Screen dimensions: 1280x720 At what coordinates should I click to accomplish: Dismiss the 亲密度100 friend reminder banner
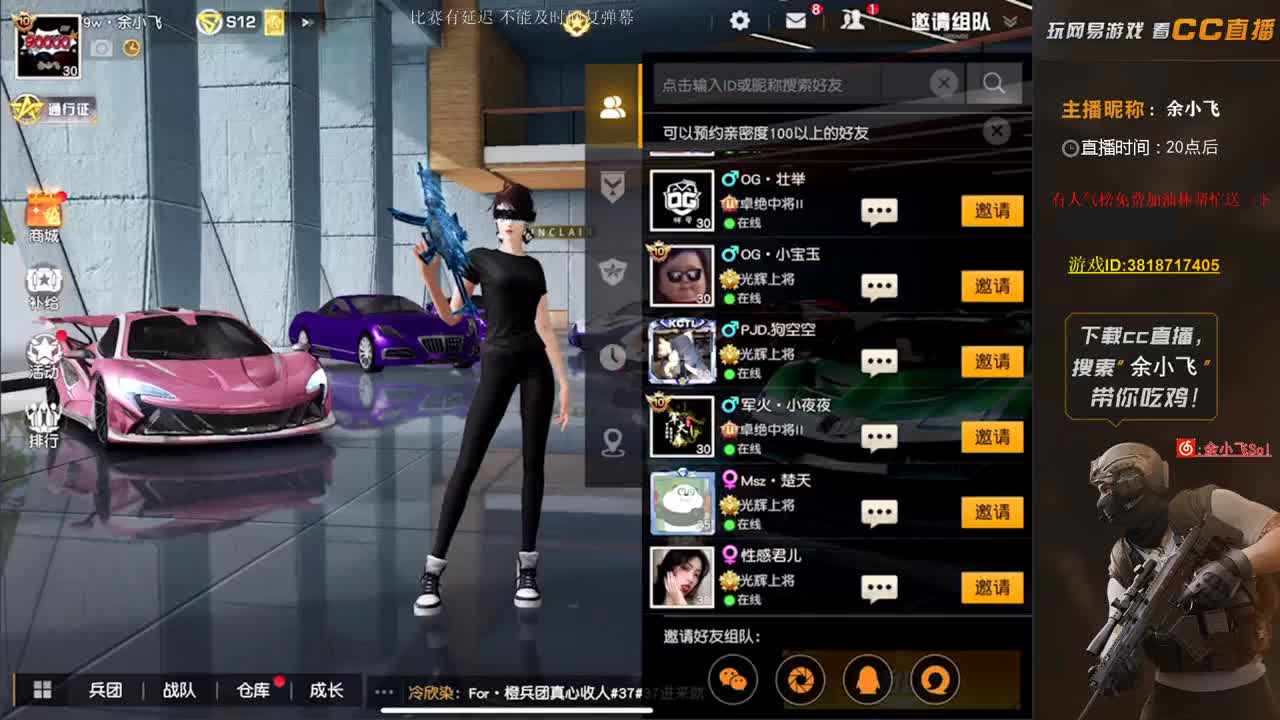pyautogui.click(x=996, y=131)
